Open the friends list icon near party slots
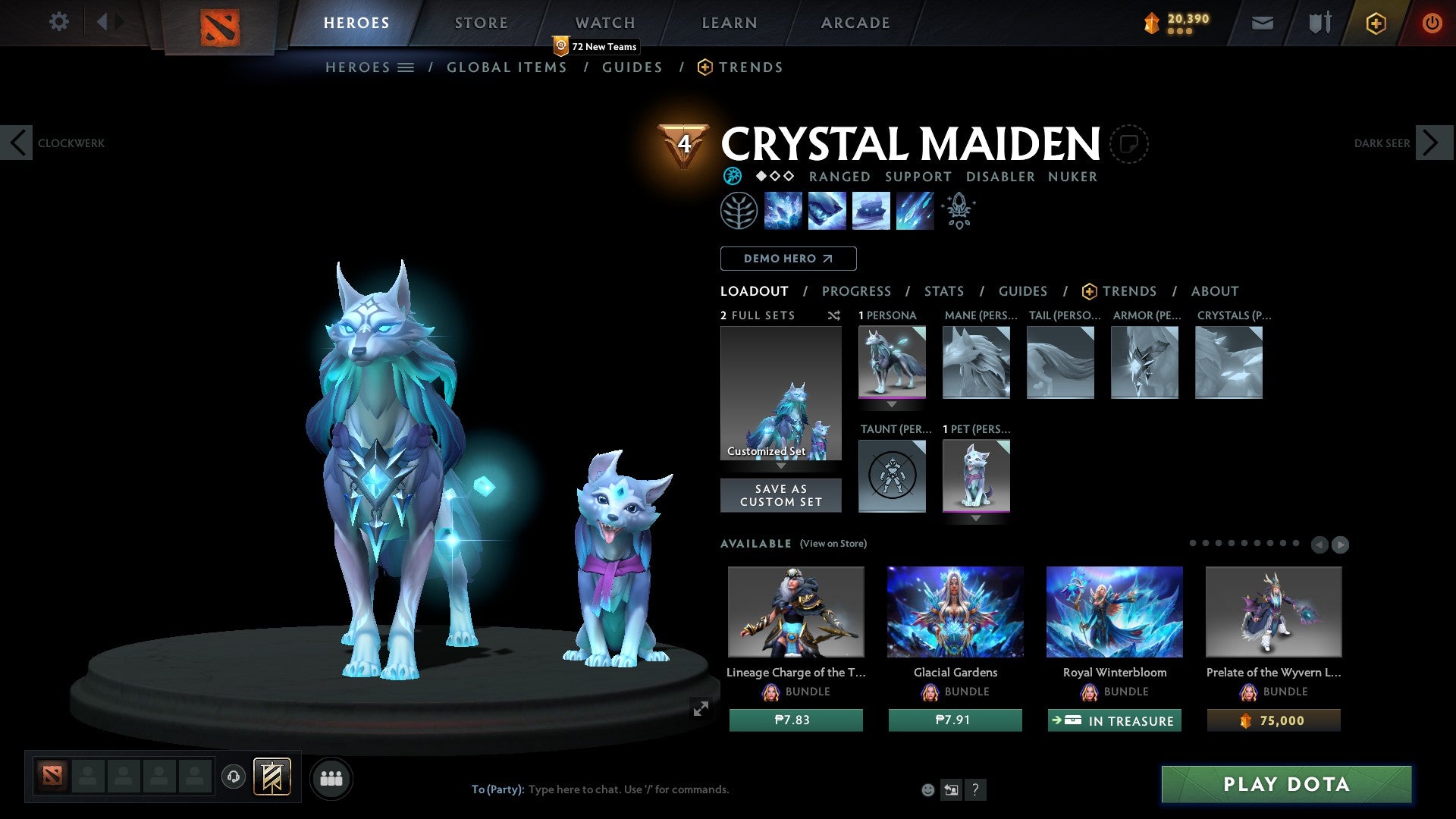Screen dimensions: 1456x819 pos(331,777)
